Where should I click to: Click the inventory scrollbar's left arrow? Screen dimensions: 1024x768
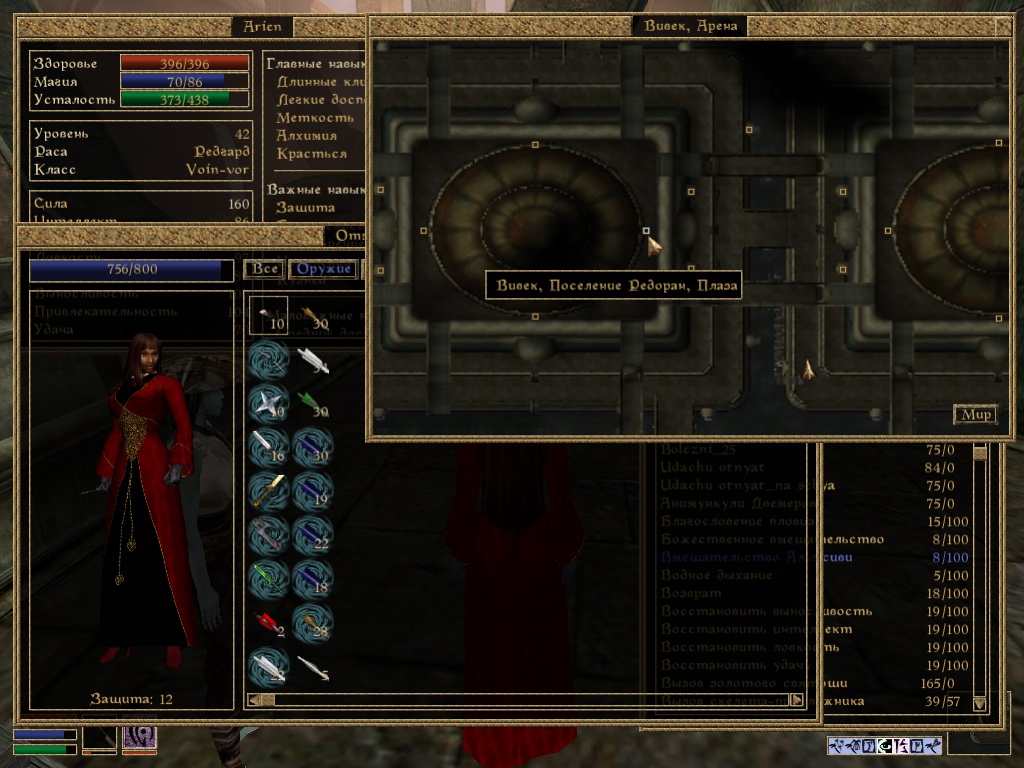click(x=254, y=700)
